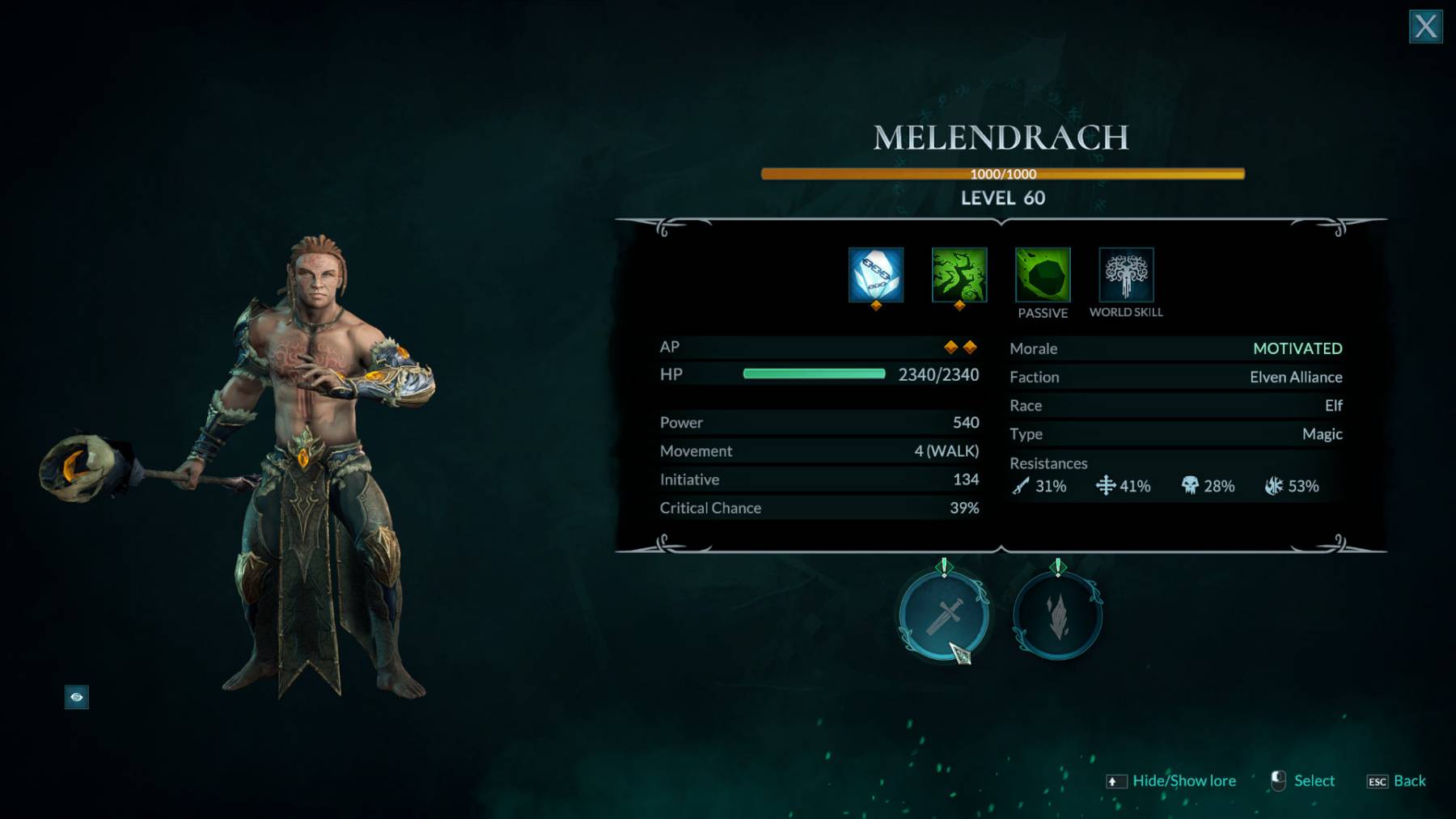Select the blue chain crystal skill icon
Image resolution: width=1456 pixels, height=819 pixels.
(876, 275)
